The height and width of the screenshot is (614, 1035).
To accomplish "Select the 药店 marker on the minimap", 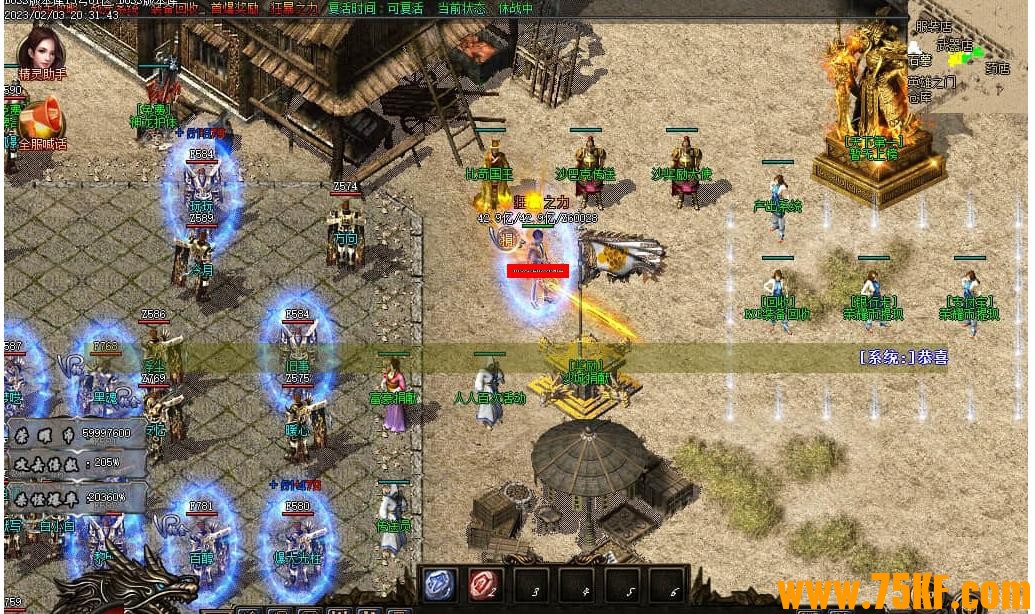I will pos(996,69).
